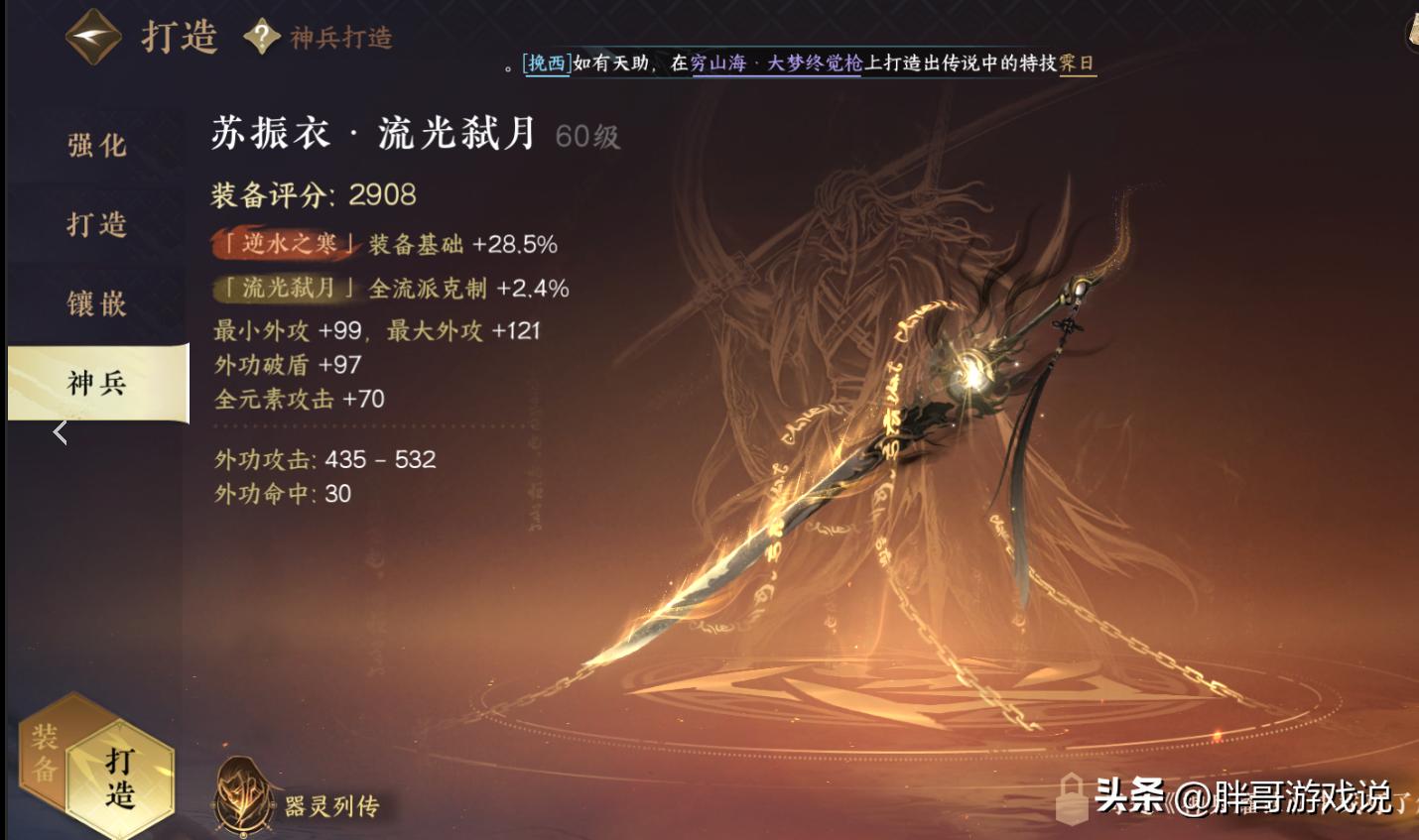Expand the 挽西 player name bracket
1419x840 pixels.
545,61
